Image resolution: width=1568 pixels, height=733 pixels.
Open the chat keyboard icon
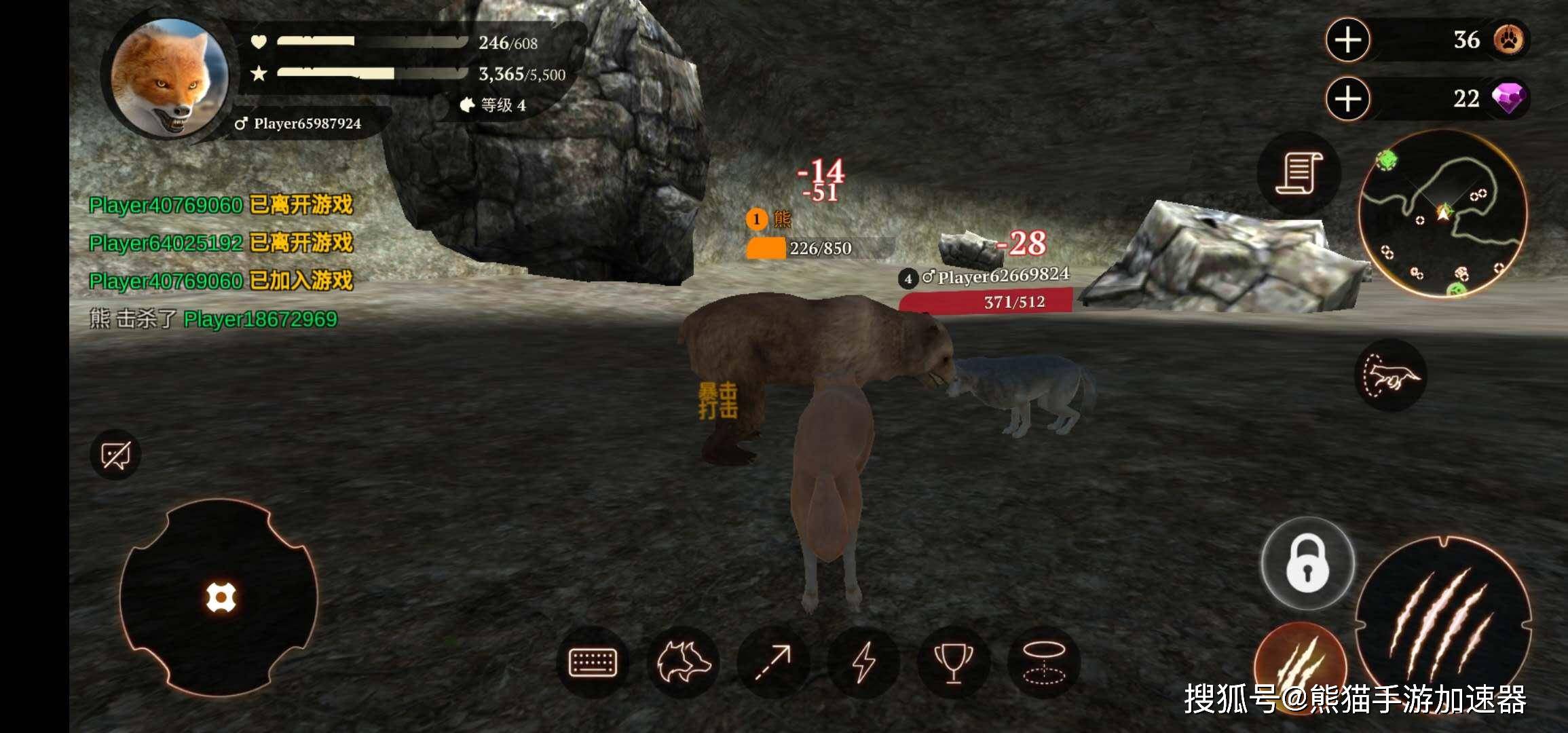pyautogui.click(x=595, y=661)
